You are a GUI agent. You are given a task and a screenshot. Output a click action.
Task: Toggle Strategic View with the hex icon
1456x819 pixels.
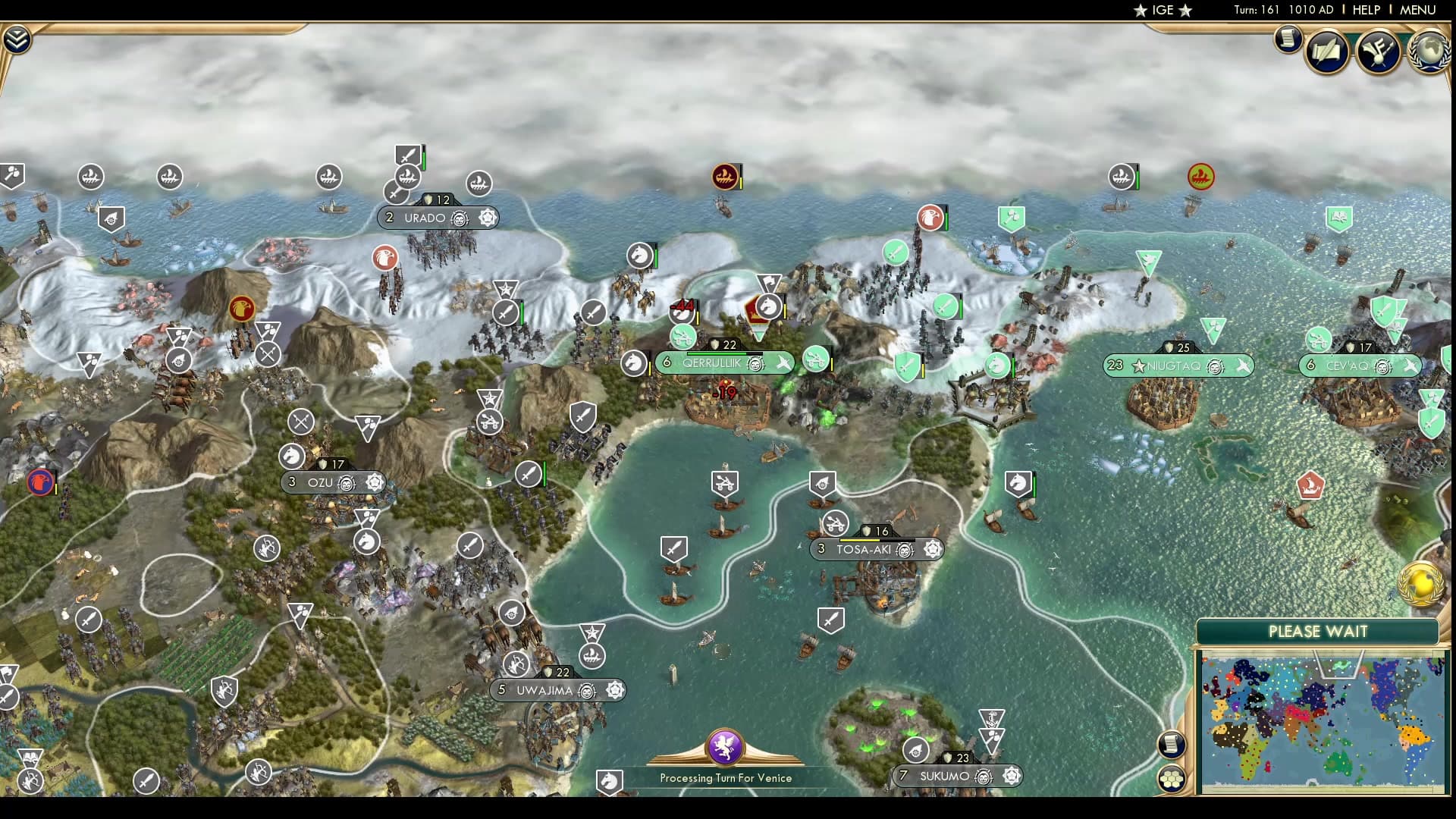click(1172, 779)
